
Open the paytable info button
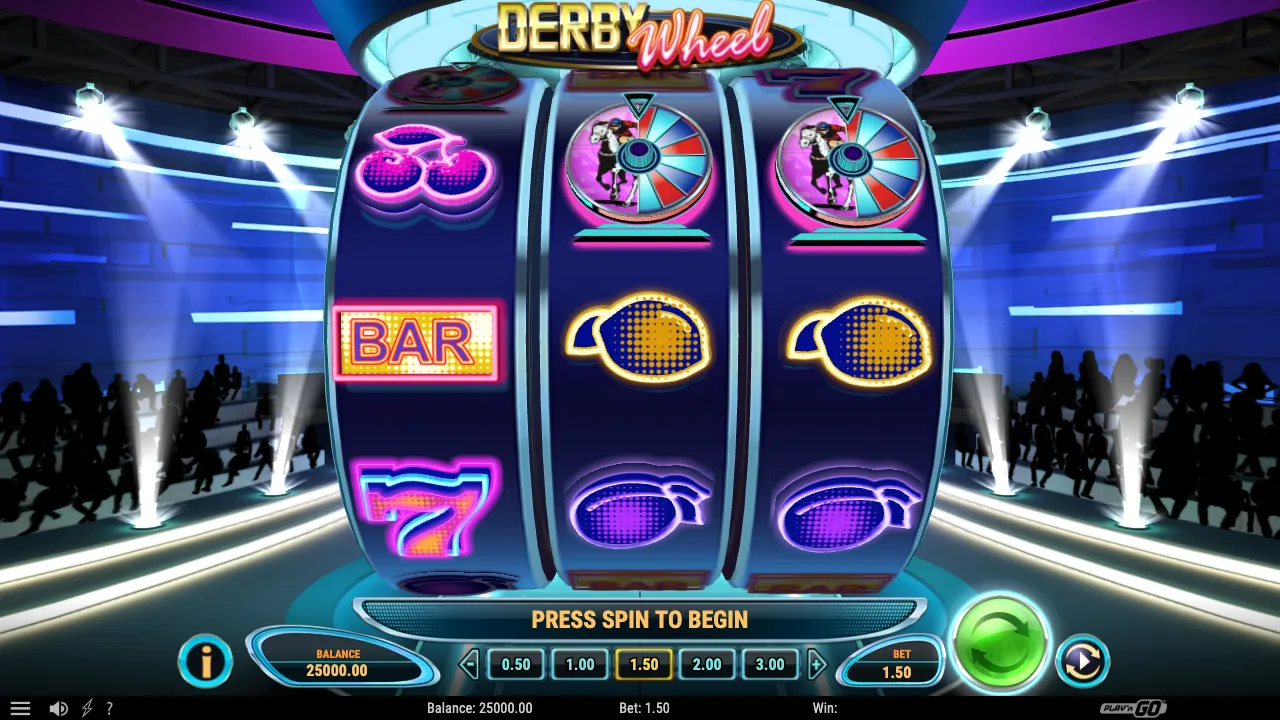pyautogui.click(x=206, y=662)
